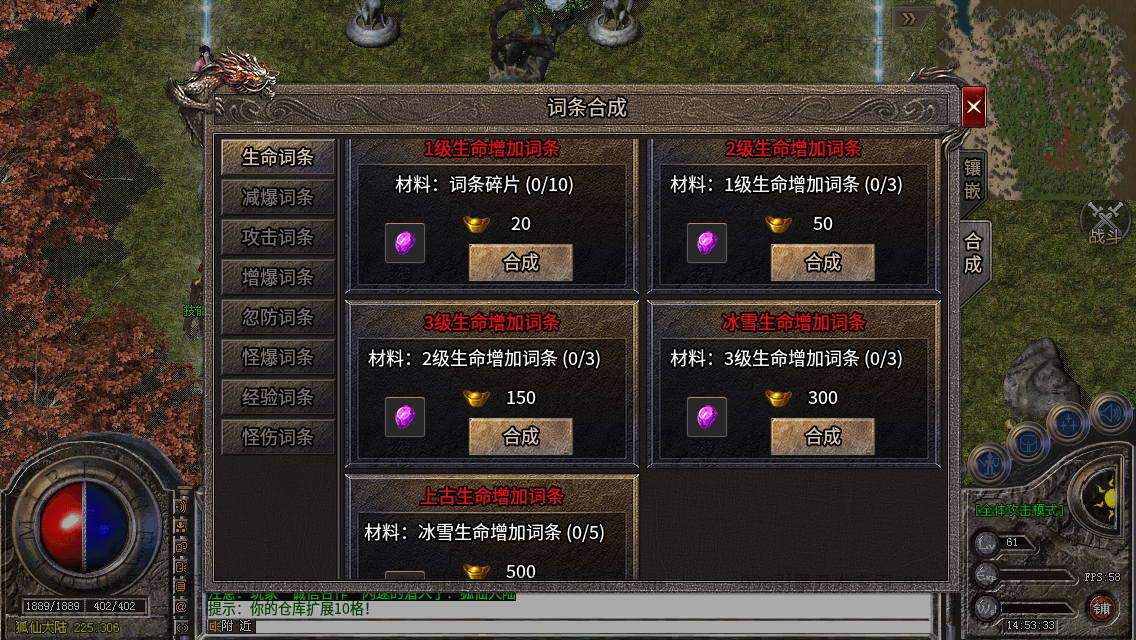Select the purple gem in 1级生命增加词条 panel
Image resolution: width=1136 pixels, height=640 pixels.
point(405,243)
